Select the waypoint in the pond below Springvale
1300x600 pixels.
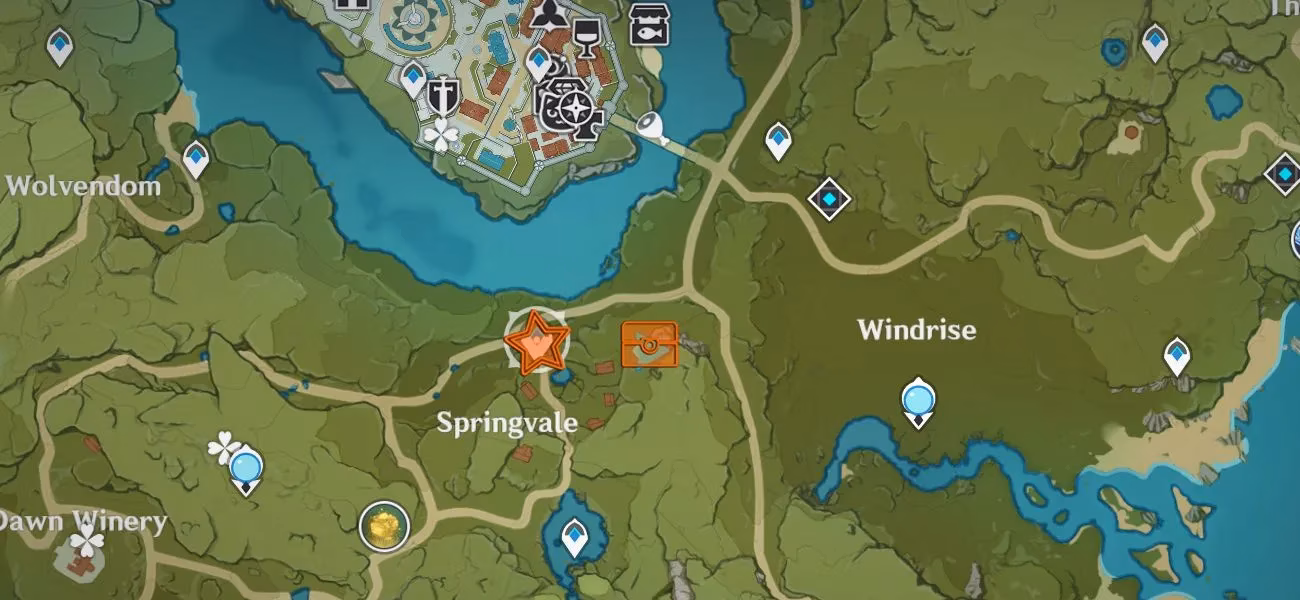[573, 537]
